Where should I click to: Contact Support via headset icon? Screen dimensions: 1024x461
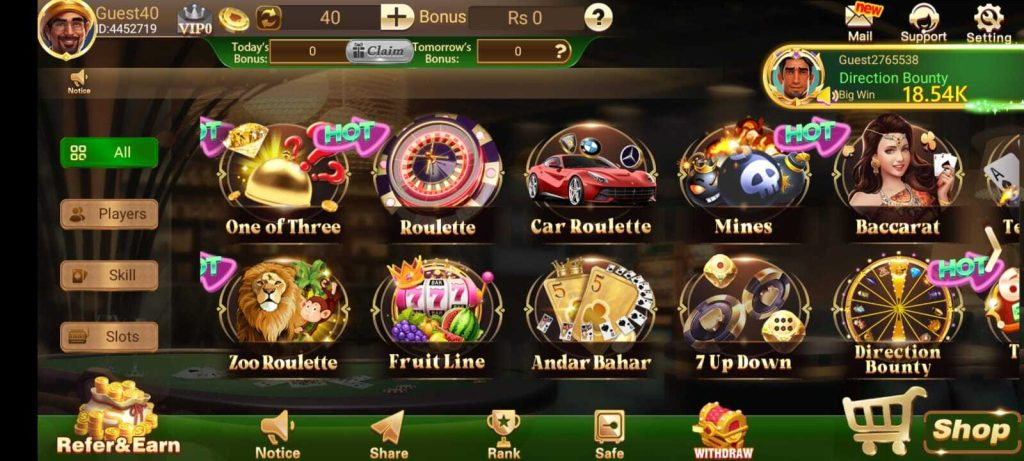(x=923, y=22)
